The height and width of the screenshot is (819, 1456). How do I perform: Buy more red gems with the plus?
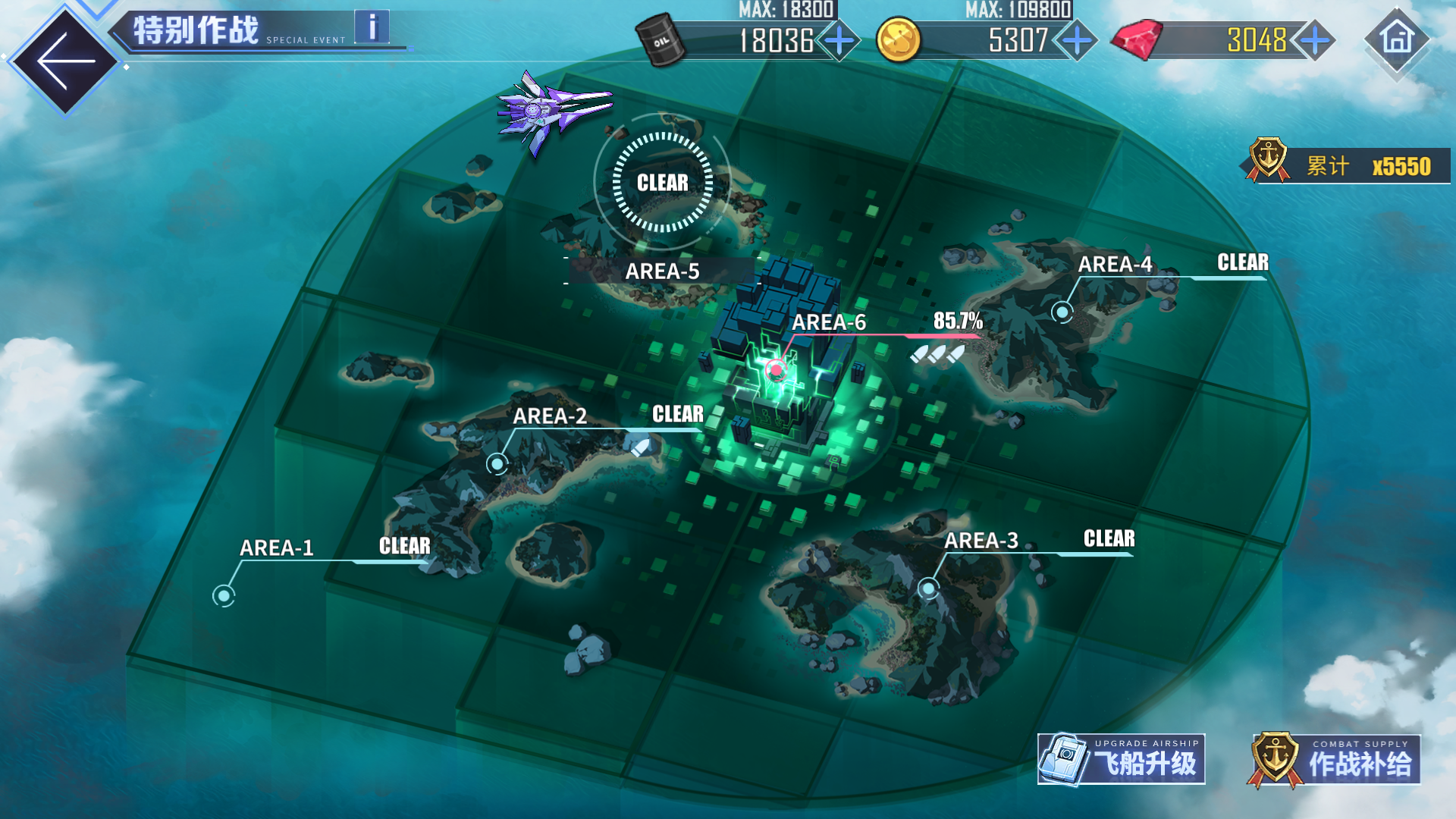point(1316,40)
